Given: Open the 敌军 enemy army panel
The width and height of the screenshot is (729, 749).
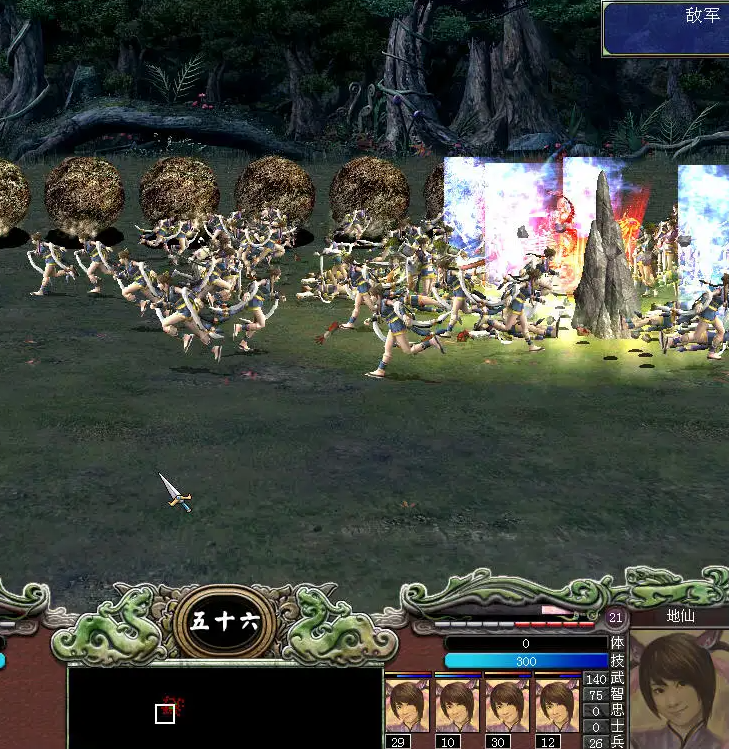Looking at the screenshot, I should [x=666, y=28].
